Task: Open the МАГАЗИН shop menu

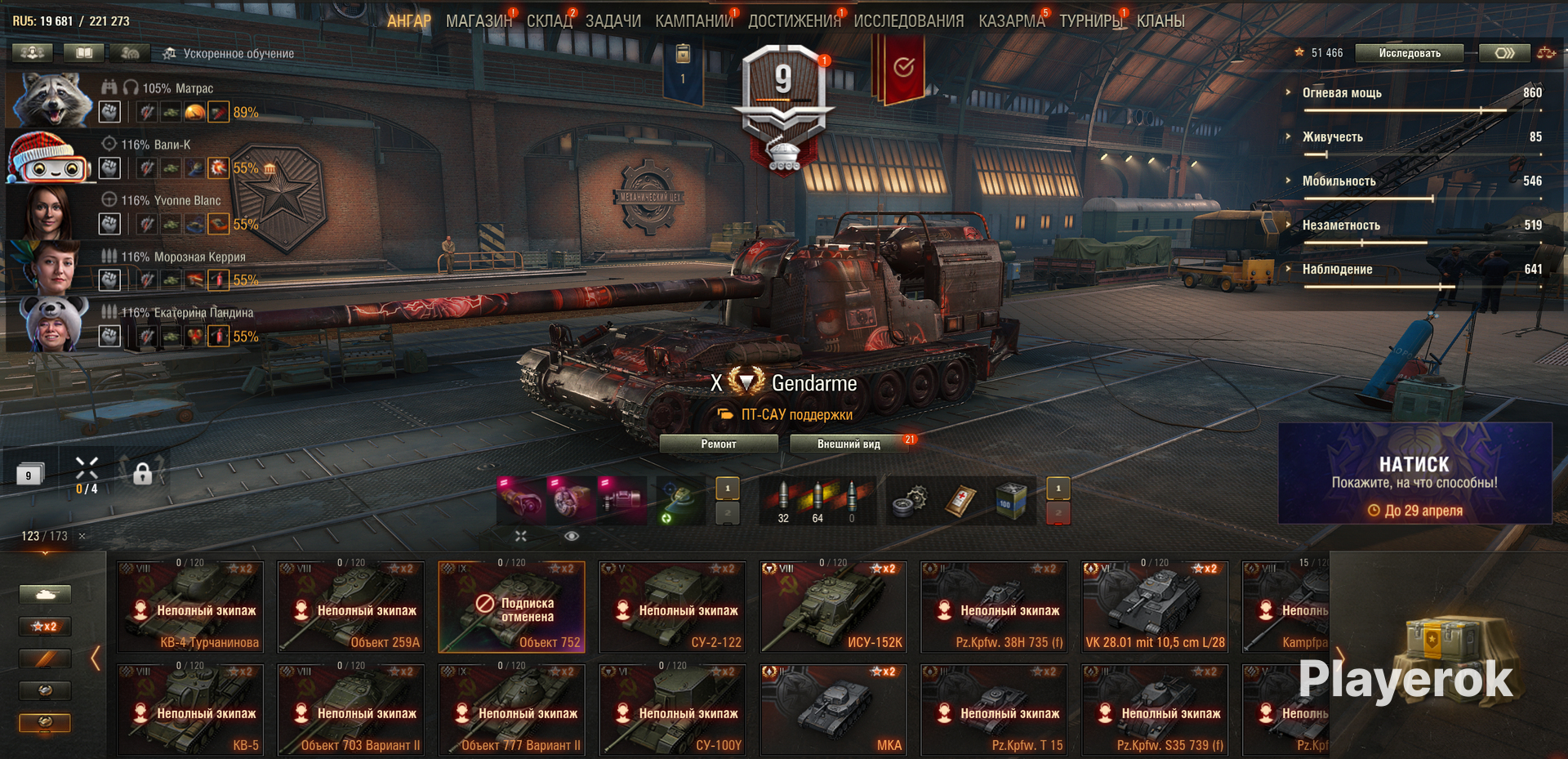Action: click(479, 21)
